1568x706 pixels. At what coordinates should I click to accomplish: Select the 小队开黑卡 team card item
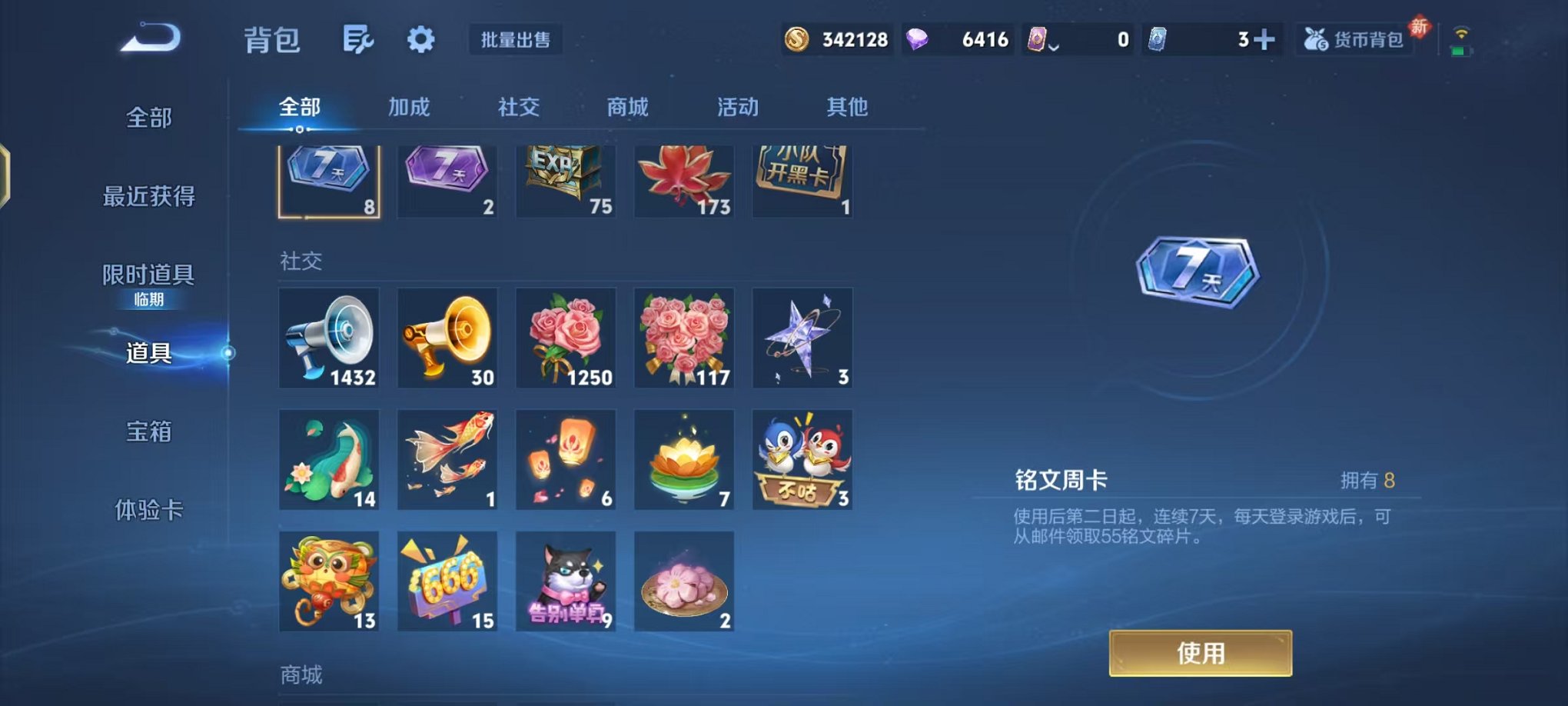(x=802, y=177)
